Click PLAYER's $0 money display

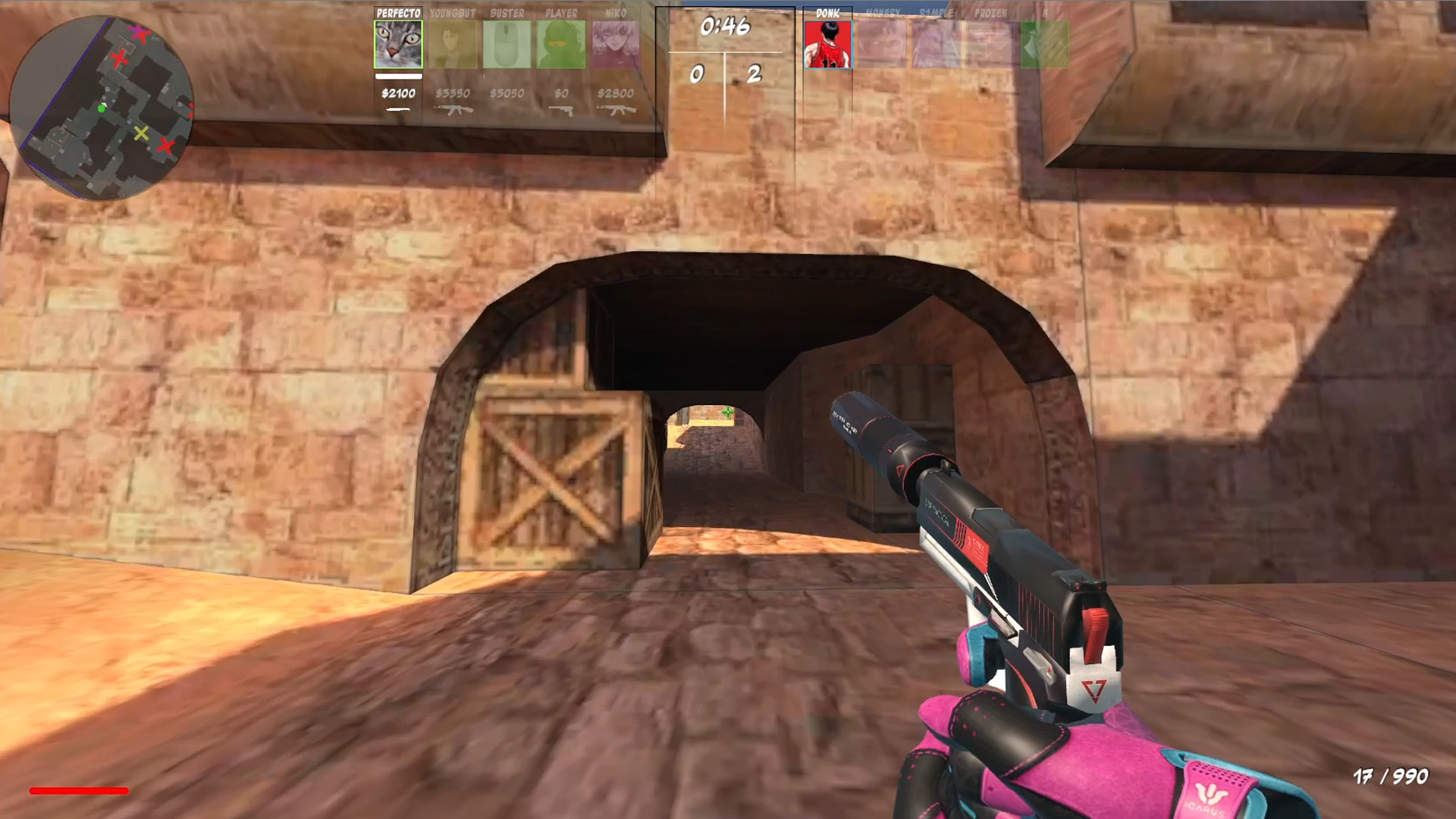562,94
